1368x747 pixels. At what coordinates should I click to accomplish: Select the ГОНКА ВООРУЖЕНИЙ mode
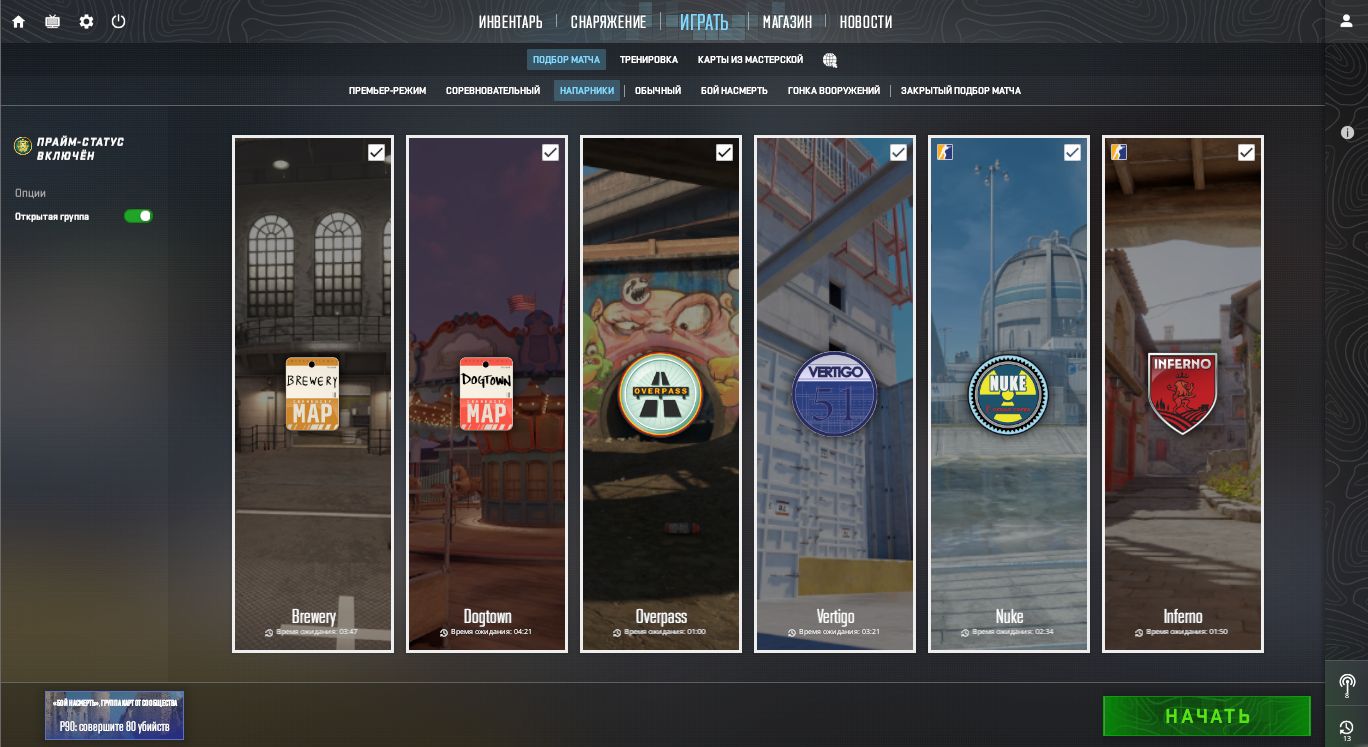click(x=834, y=91)
